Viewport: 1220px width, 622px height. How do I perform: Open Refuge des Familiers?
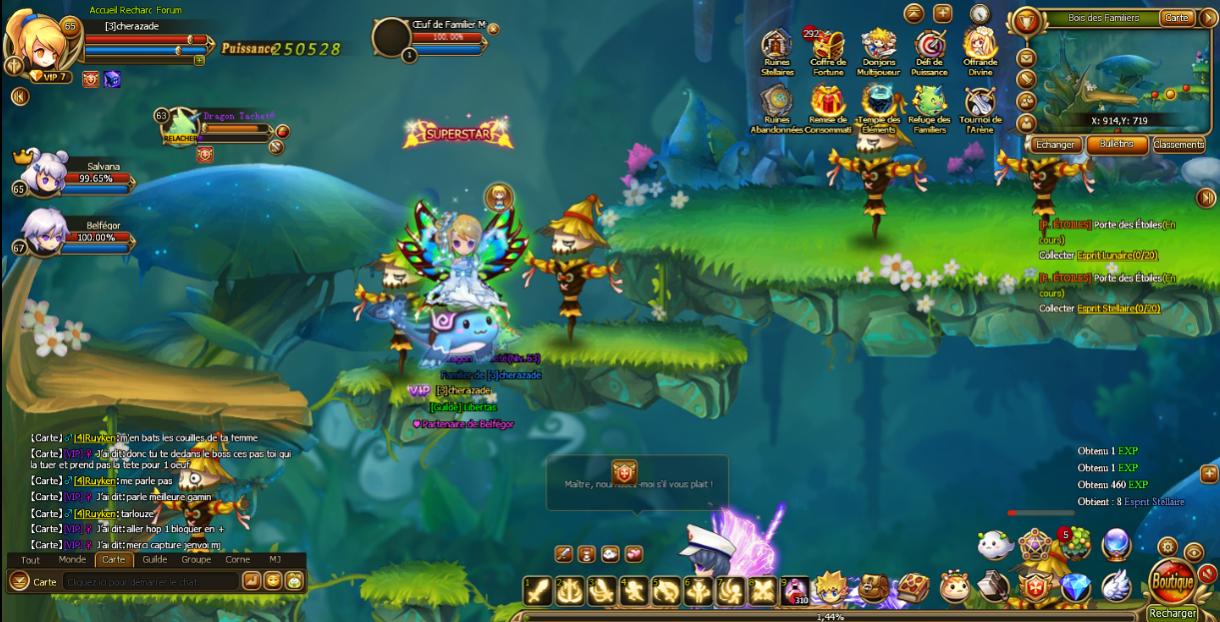(x=930, y=102)
